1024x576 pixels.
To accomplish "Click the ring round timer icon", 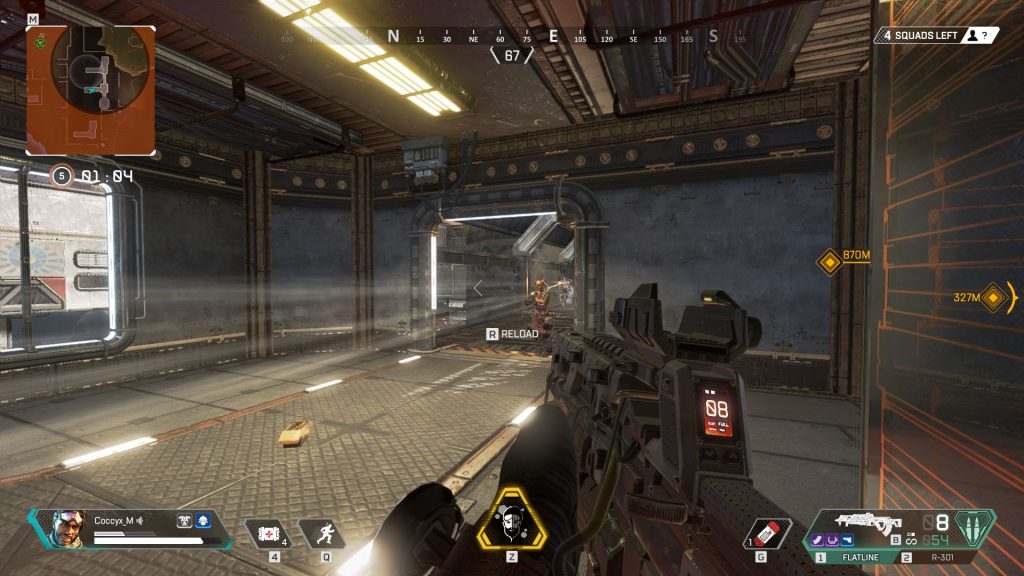I will (x=63, y=176).
